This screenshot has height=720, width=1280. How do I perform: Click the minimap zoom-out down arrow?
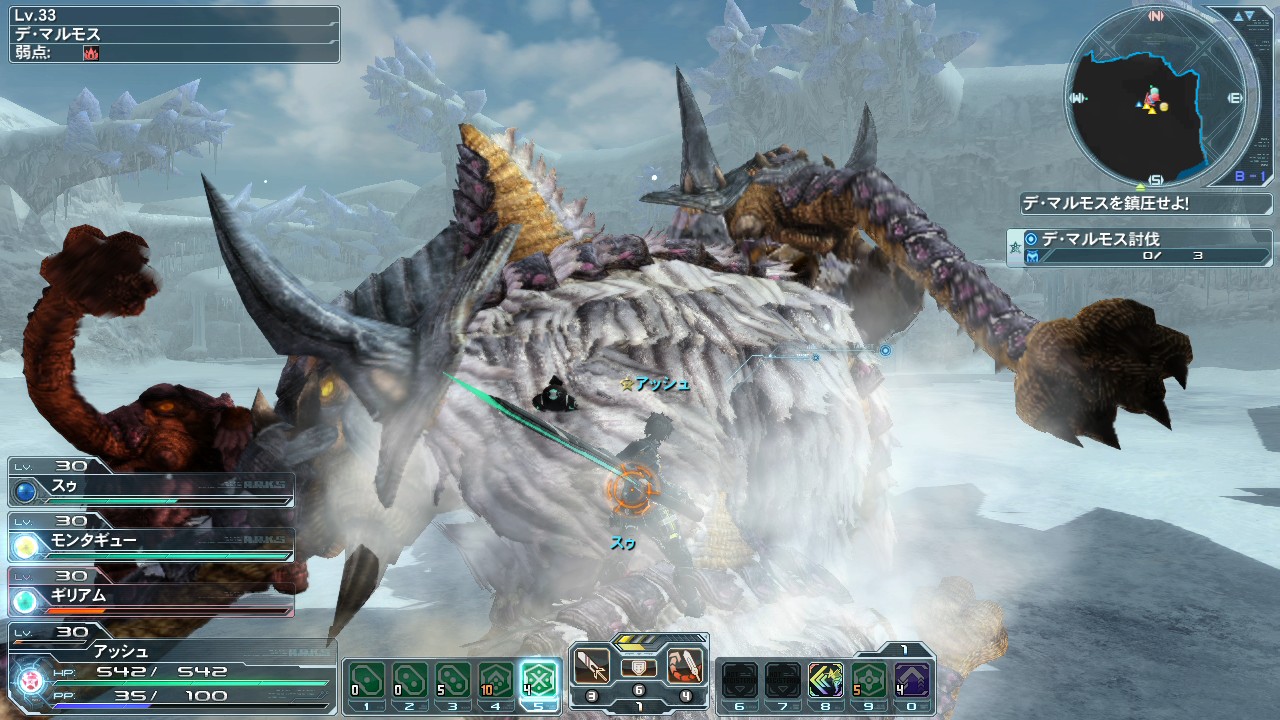(1250, 16)
